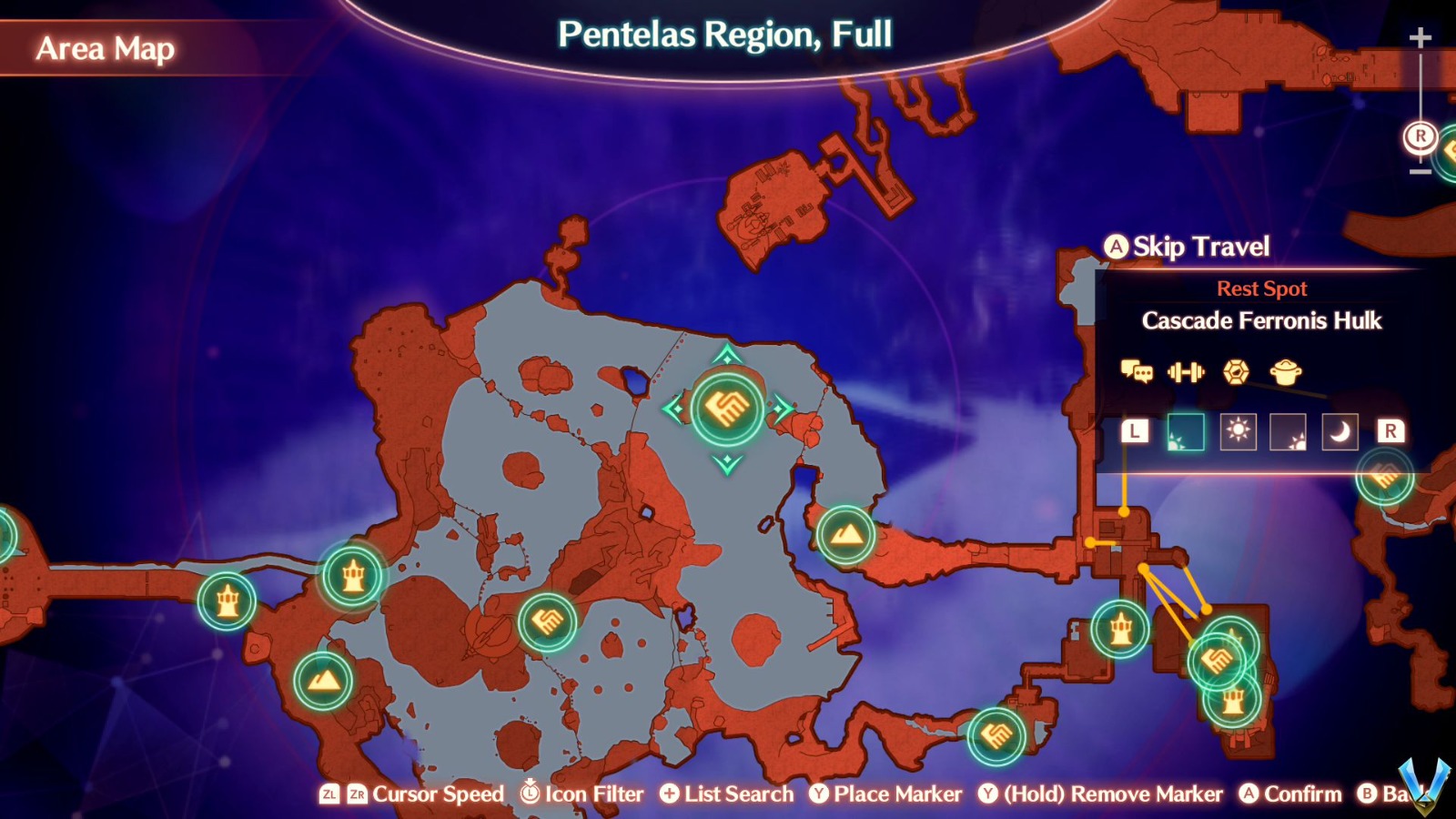Select the dumbbell training icon
The height and width of the screenshot is (819, 1456).
[1188, 372]
